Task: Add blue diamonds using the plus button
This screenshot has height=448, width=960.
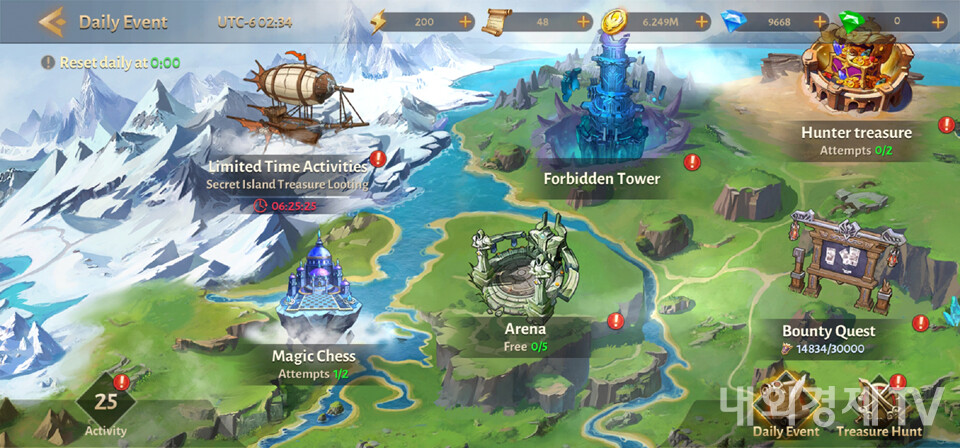Action: click(x=821, y=21)
